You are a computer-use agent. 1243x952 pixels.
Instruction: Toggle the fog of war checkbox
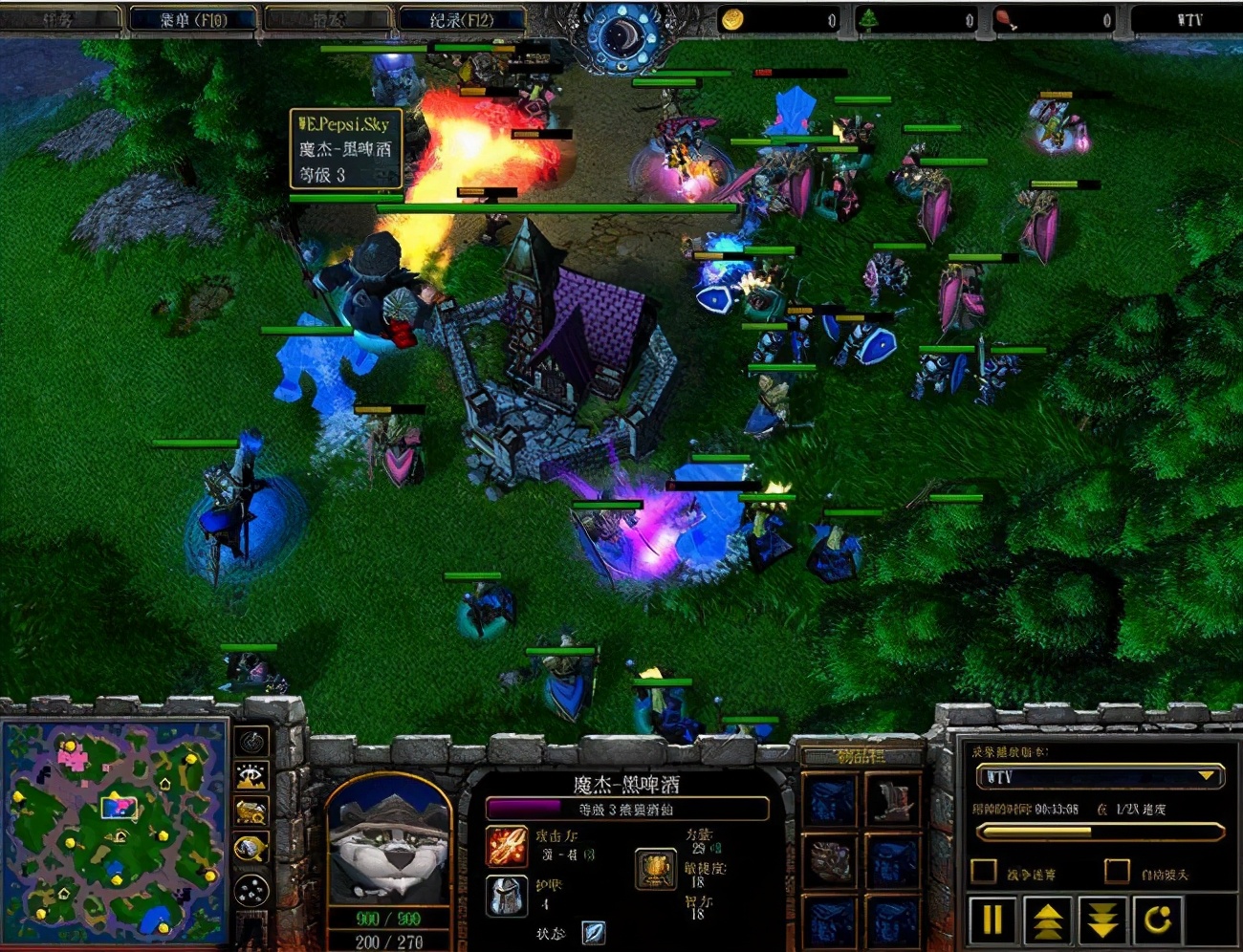(x=984, y=872)
